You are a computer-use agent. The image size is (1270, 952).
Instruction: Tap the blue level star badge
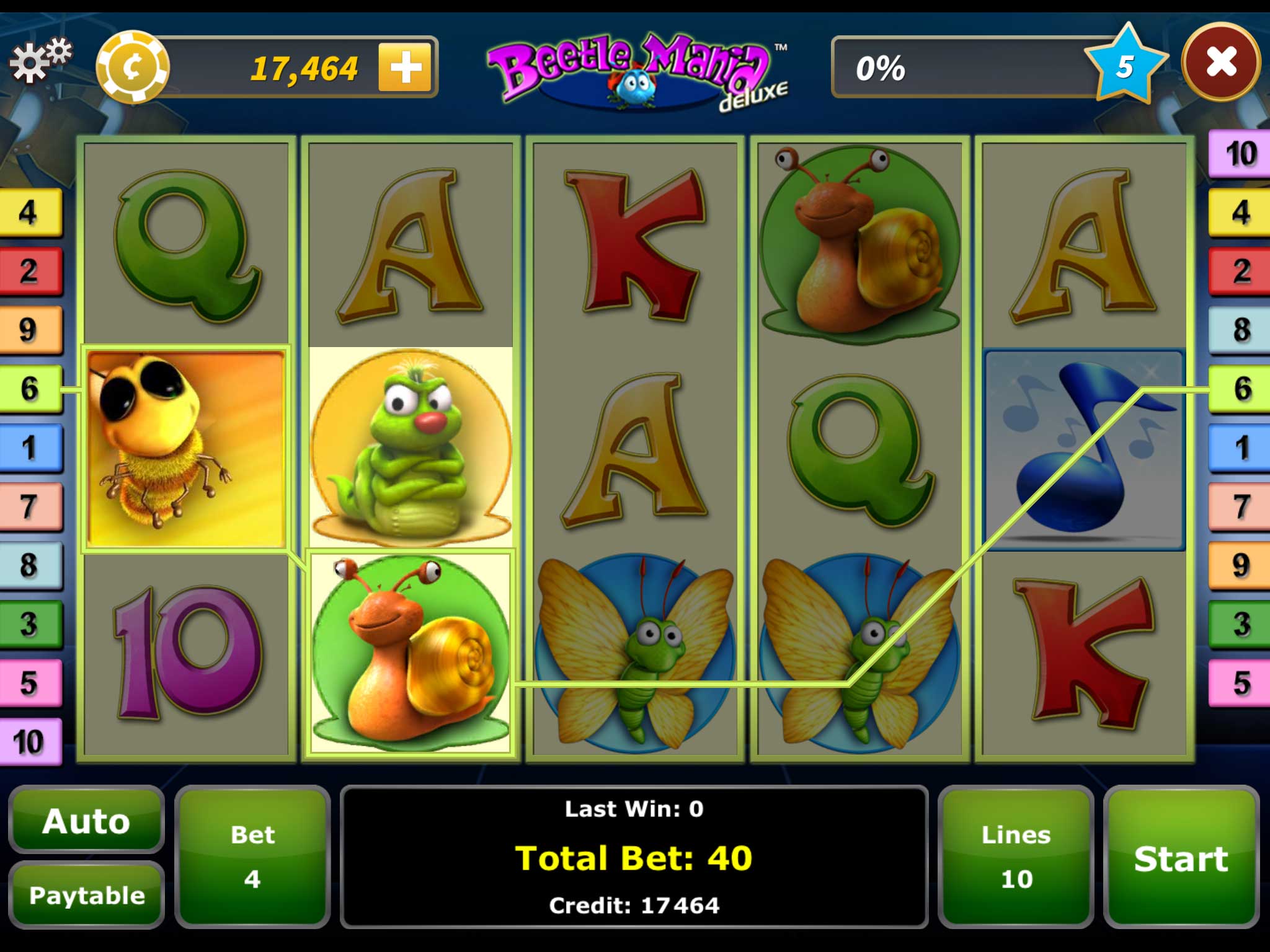click(1125, 66)
